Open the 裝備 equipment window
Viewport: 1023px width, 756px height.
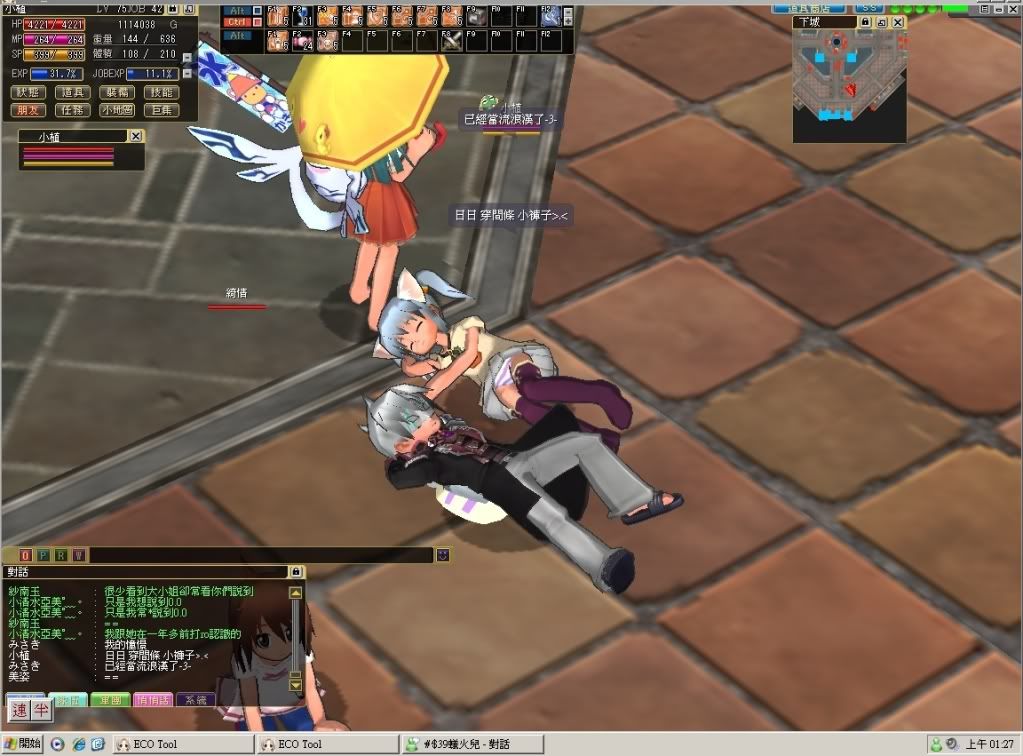tap(117, 92)
